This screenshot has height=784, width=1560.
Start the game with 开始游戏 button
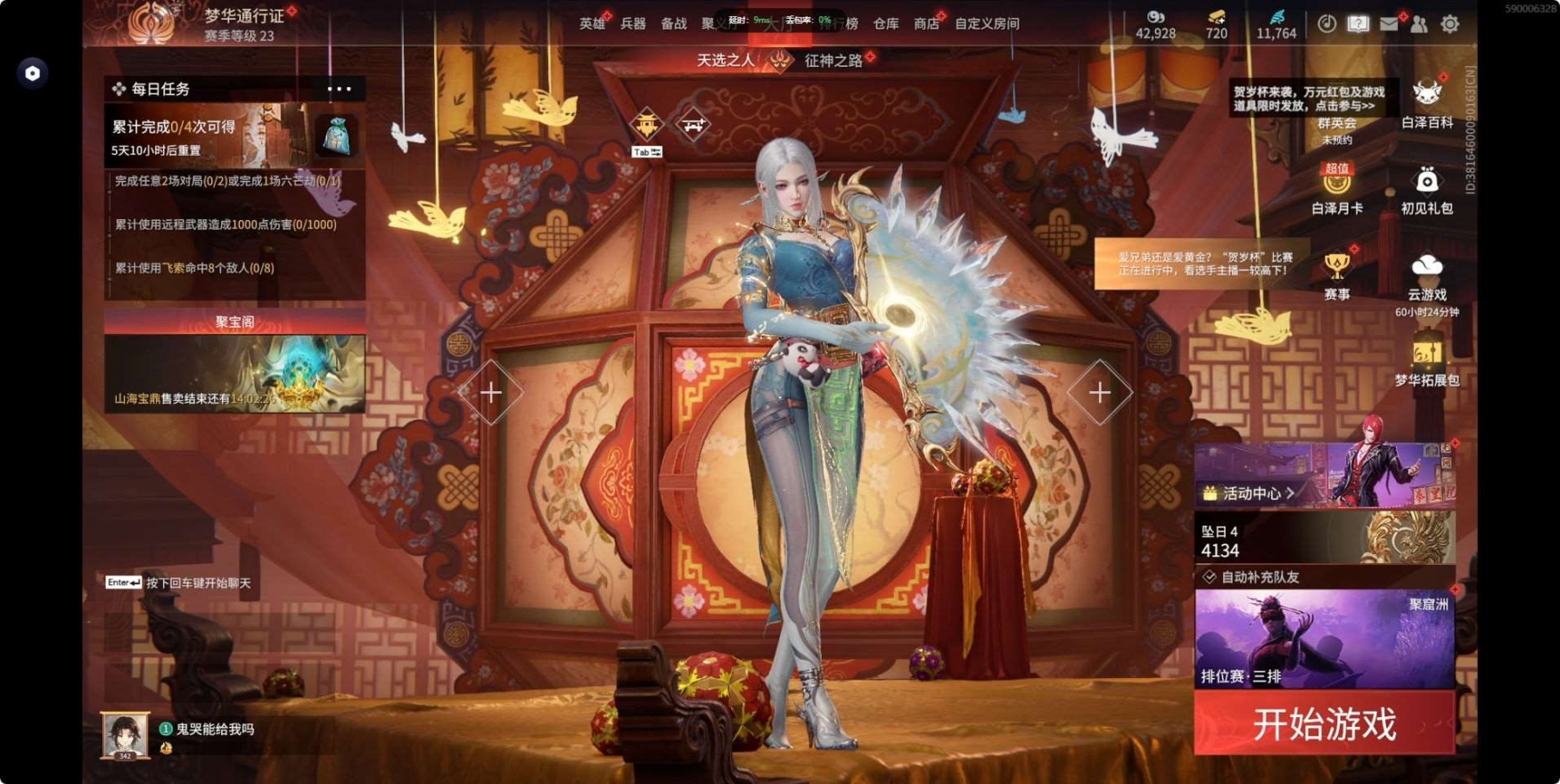click(1324, 724)
